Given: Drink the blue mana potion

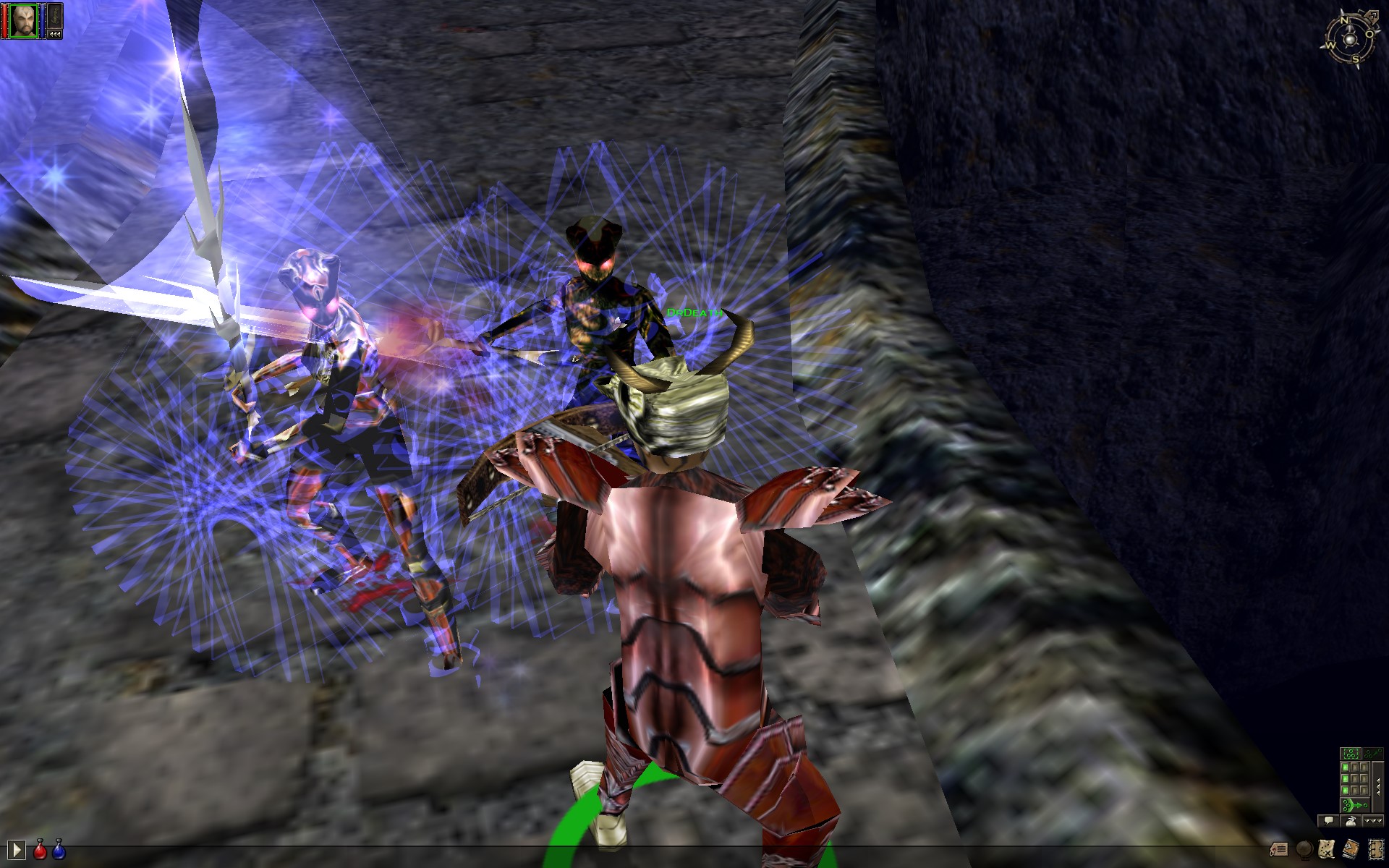Looking at the screenshot, I should (x=59, y=851).
